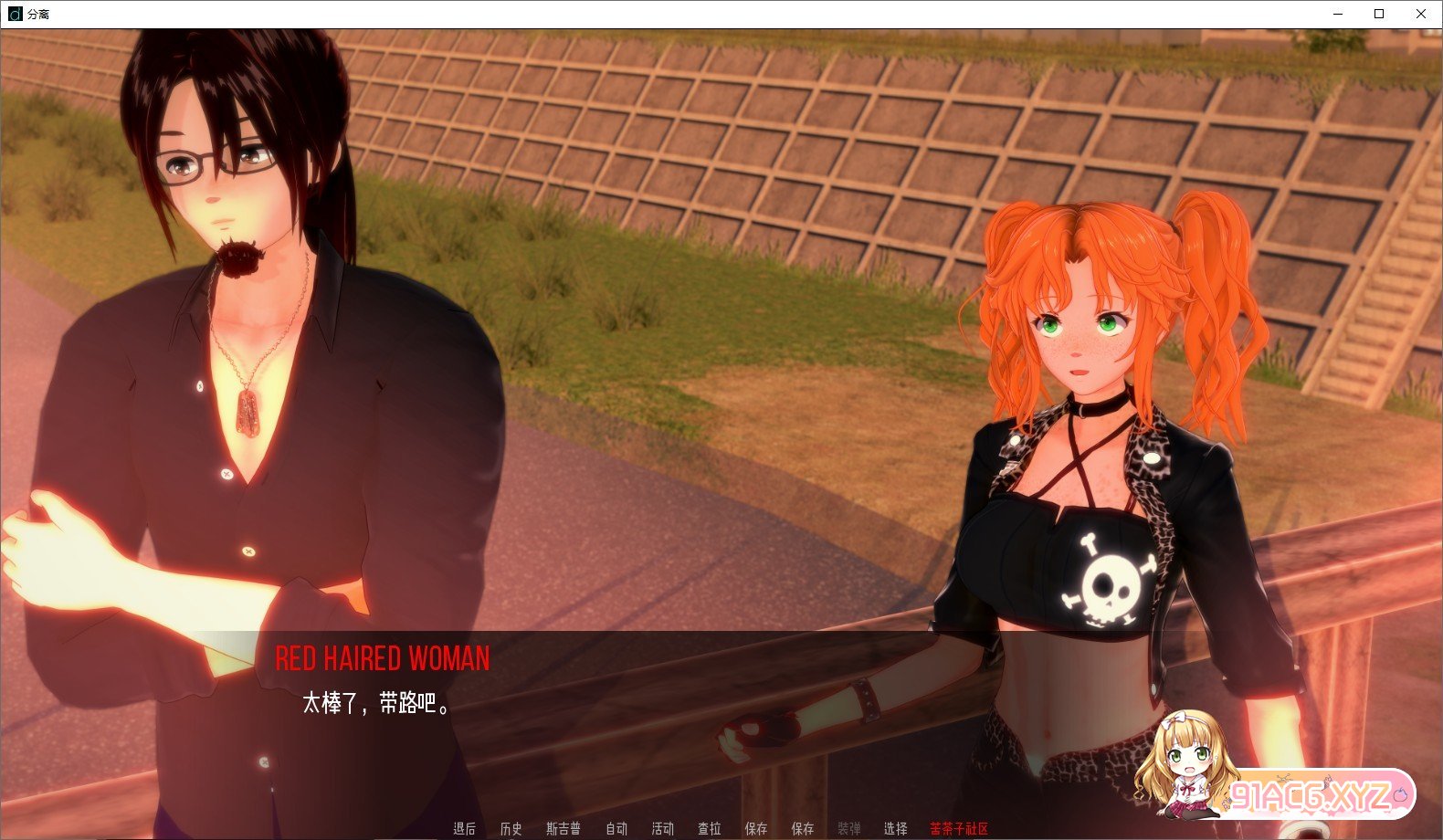Open the first 保存 save screen
This screenshot has height=840, width=1443.
[x=757, y=829]
